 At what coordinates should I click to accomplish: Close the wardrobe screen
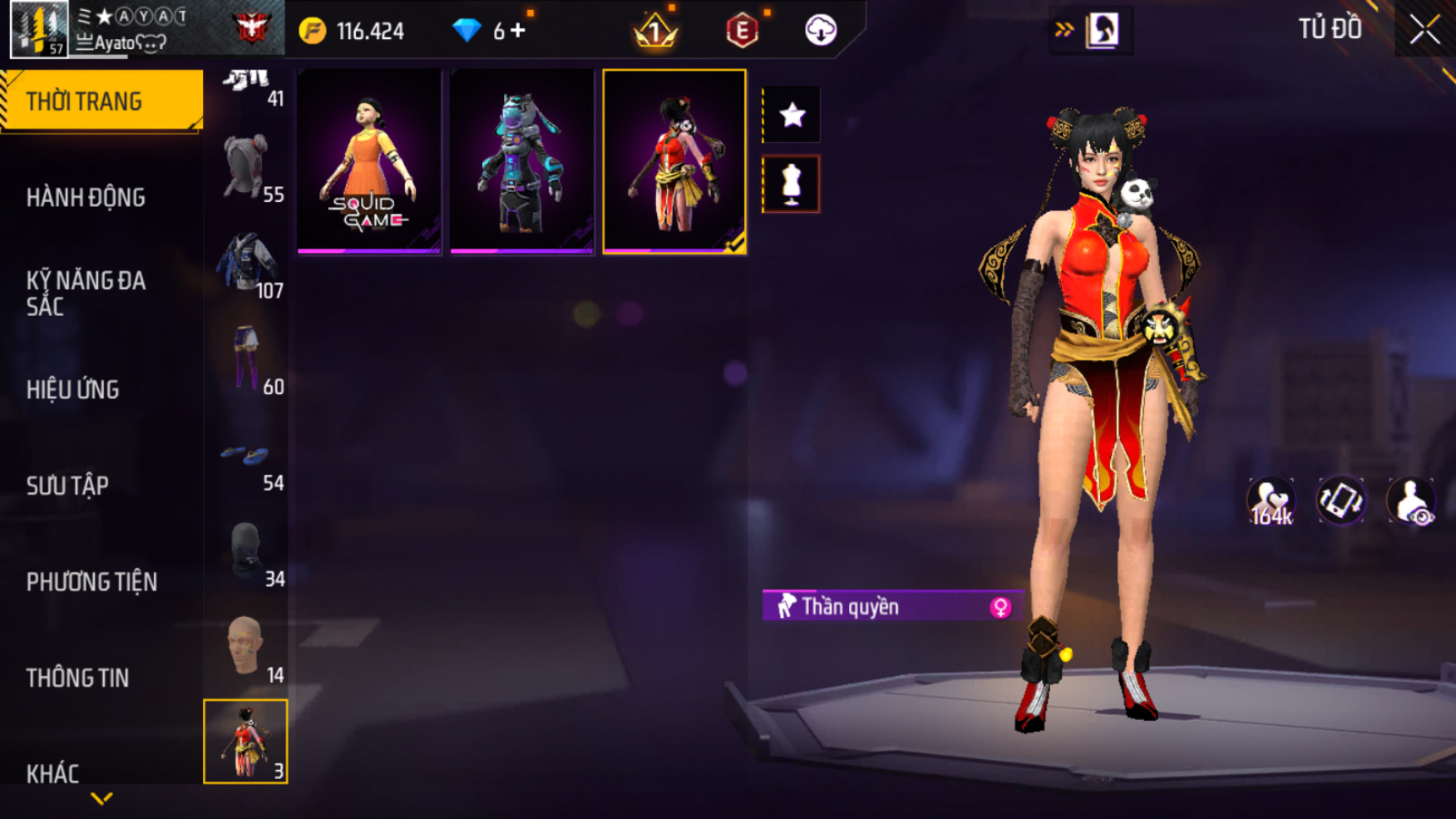1424,30
